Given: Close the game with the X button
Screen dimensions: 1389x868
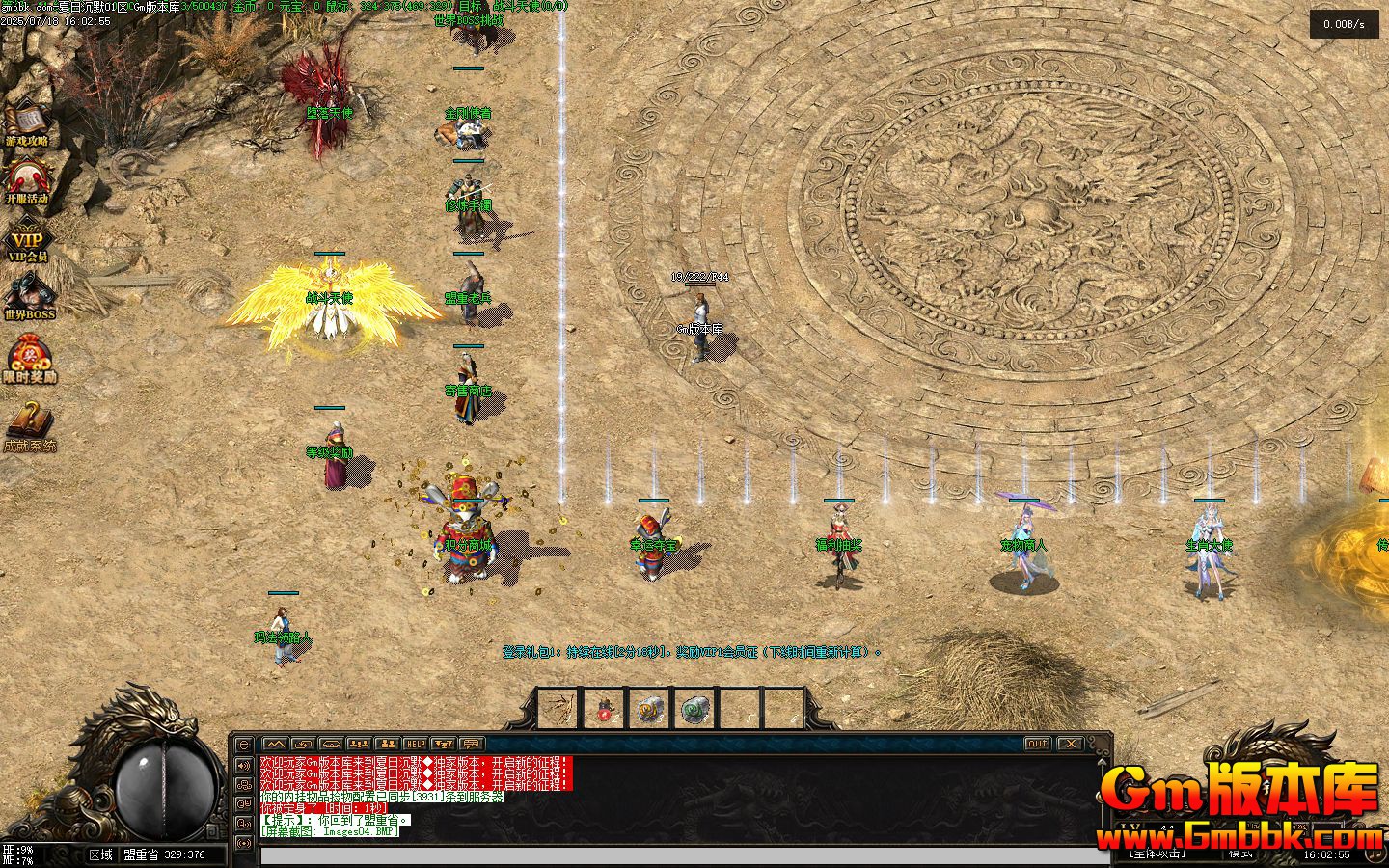Looking at the screenshot, I should click(x=1070, y=744).
